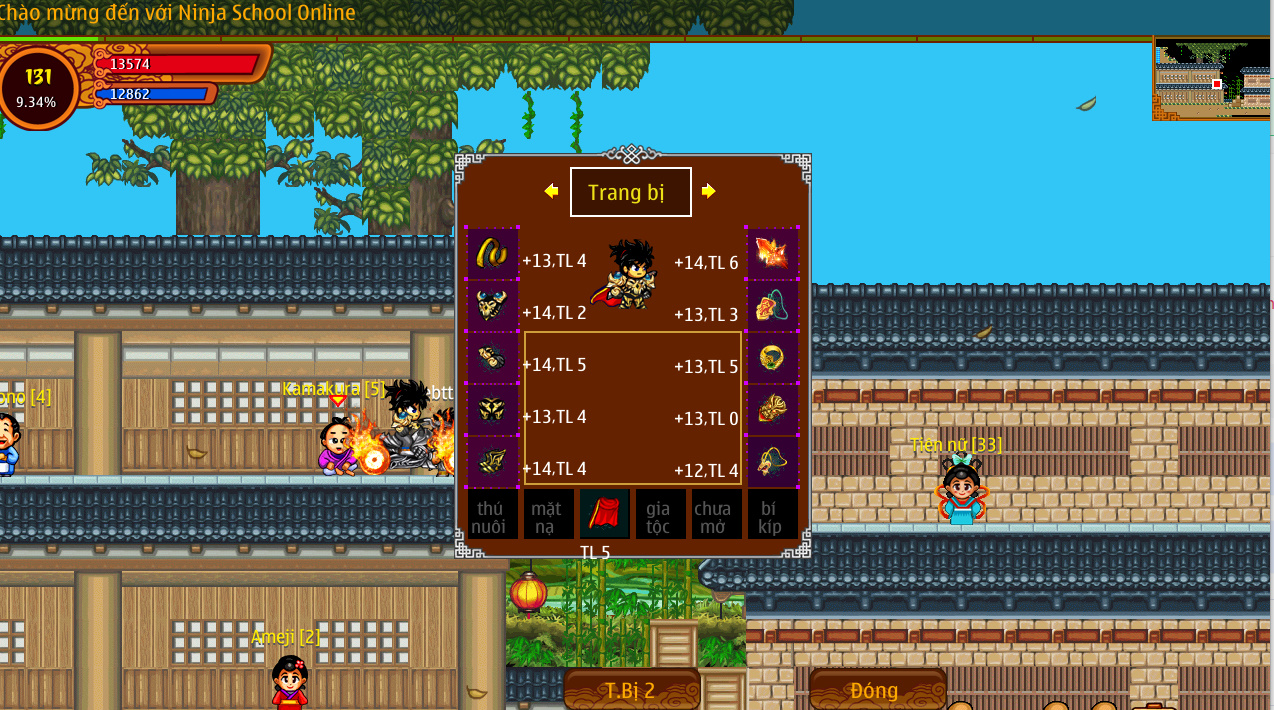Open the empty 'gia tộc' clan slot
Screen dimensions: 1274x710
[660, 514]
